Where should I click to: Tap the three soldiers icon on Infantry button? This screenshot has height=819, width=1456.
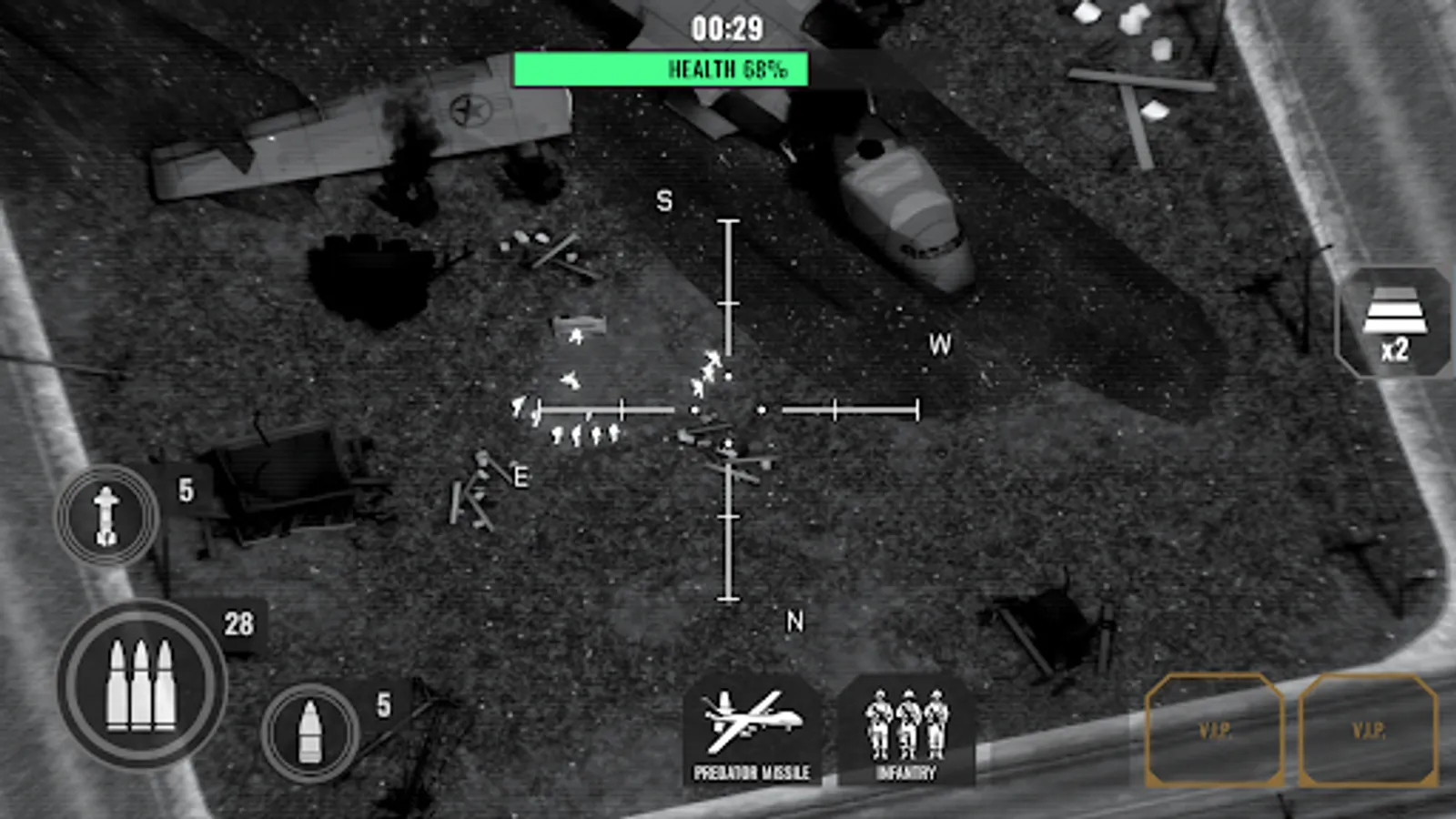(908, 723)
